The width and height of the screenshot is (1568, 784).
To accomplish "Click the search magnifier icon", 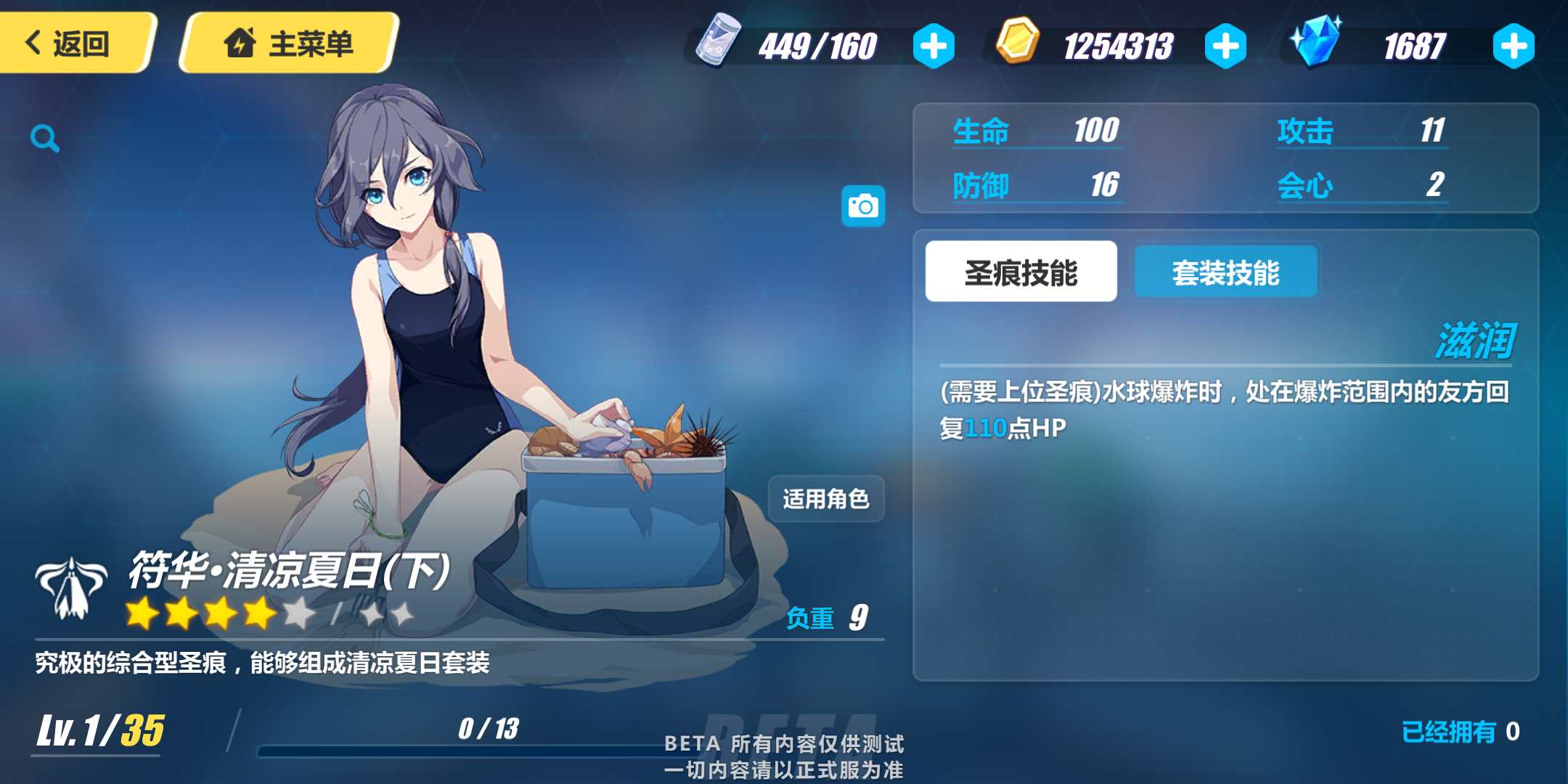I will pos(45,139).
